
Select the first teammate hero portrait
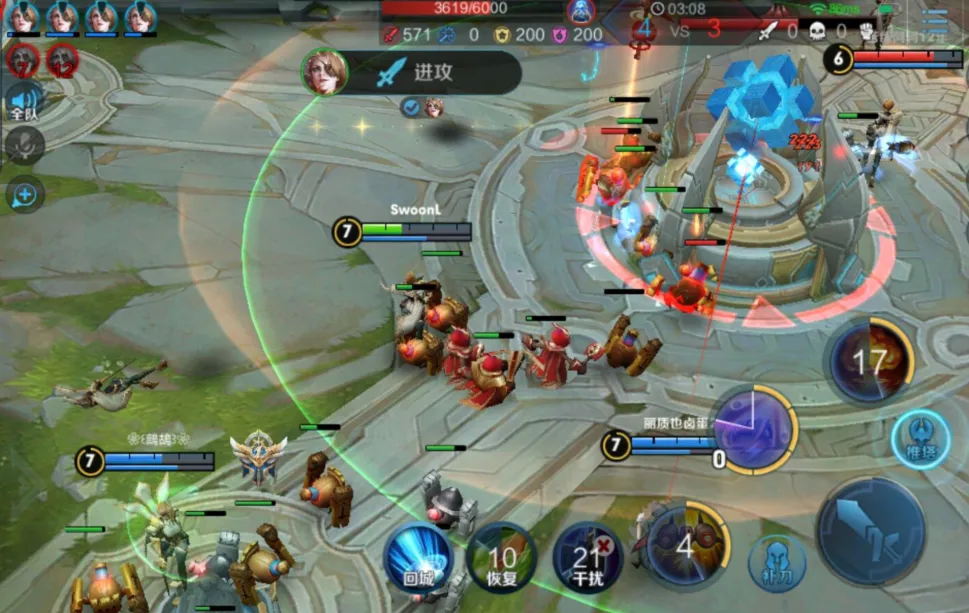pos(23,17)
